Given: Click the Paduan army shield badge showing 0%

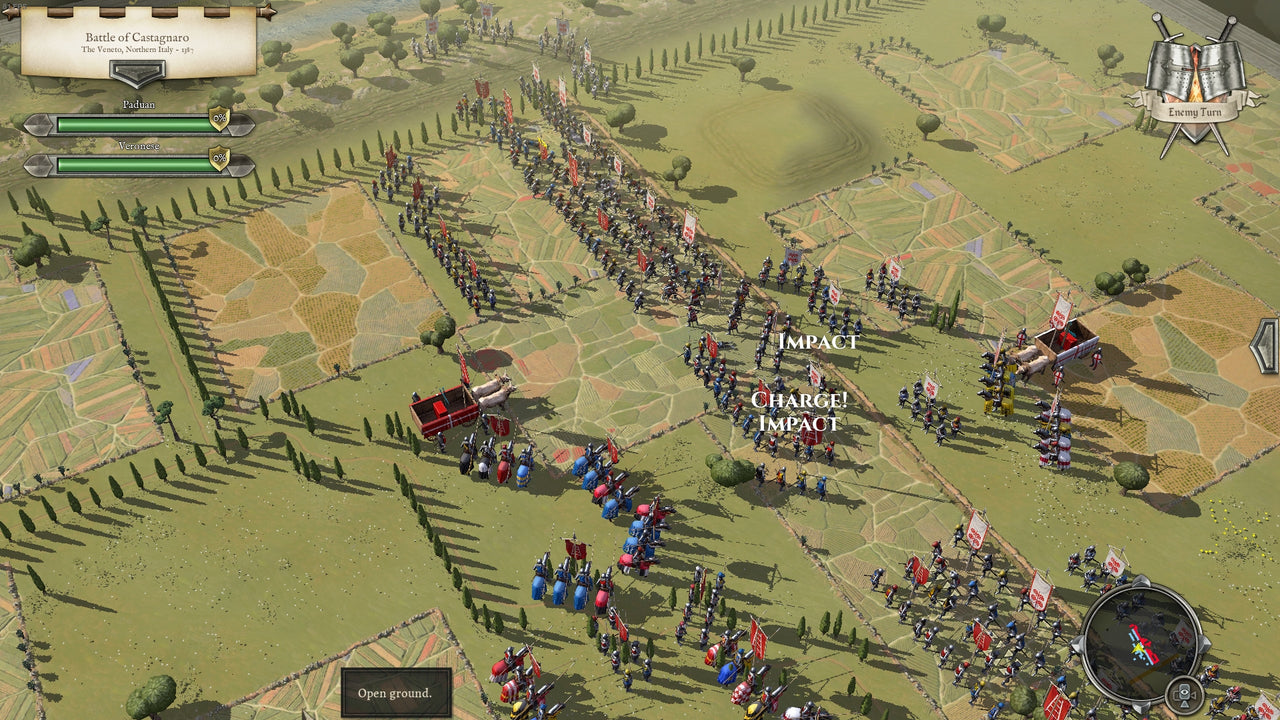Looking at the screenshot, I should (x=219, y=118).
